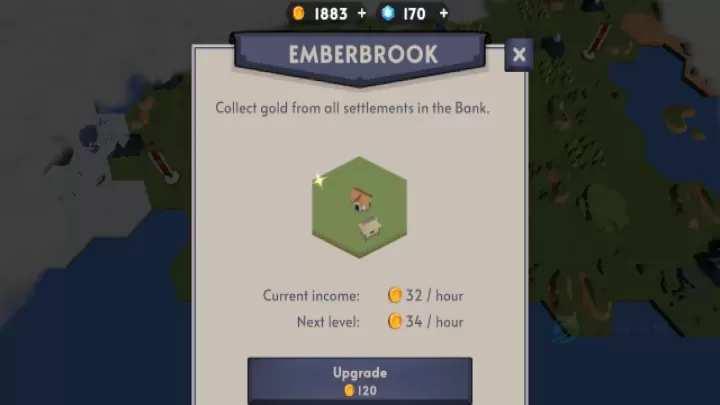Close the Emberbrook panel
Image resolution: width=720 pixels, height=405 pixels.
tap(519, 55)
